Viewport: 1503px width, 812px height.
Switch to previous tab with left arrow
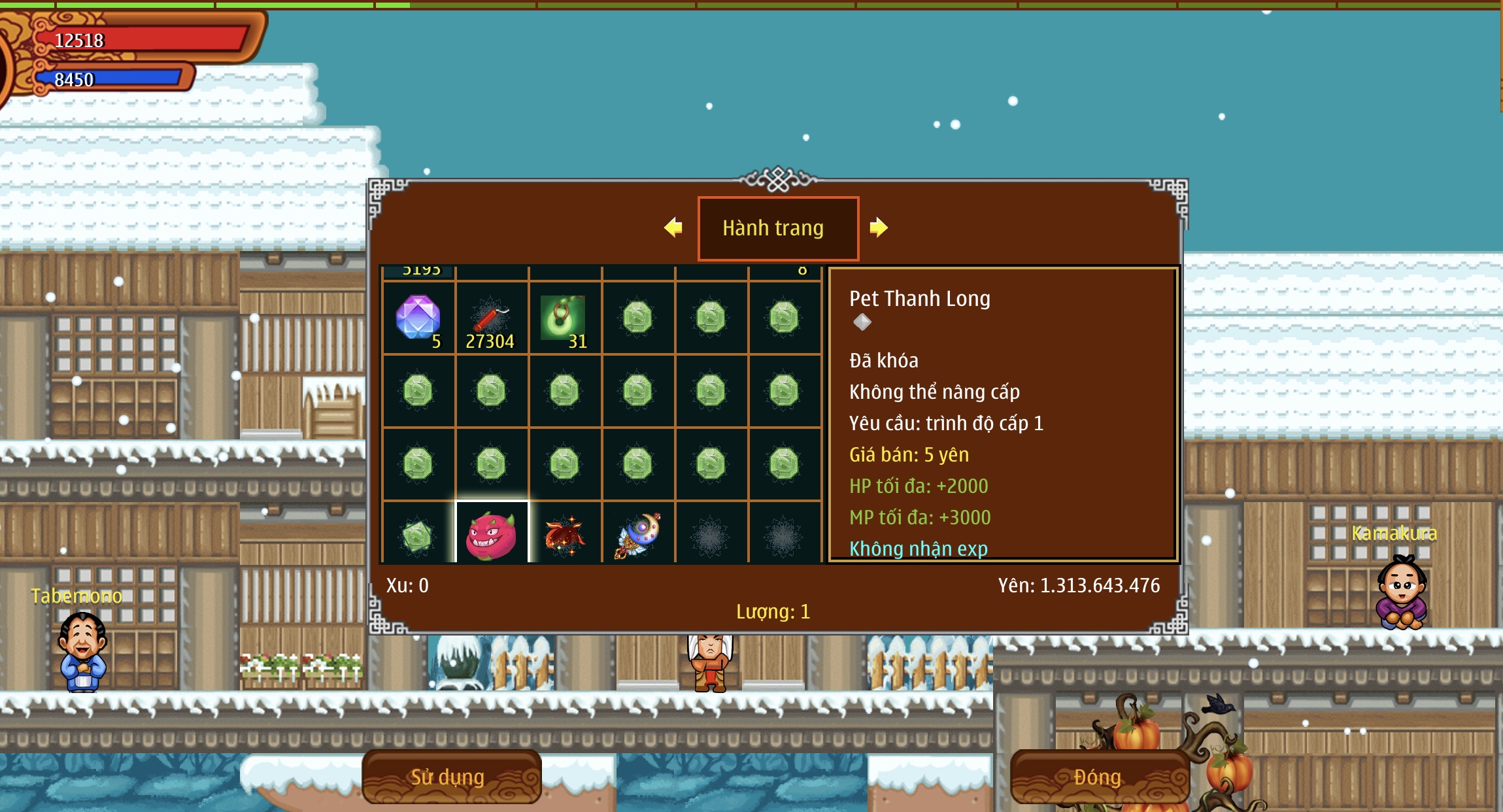coord(673,228)
